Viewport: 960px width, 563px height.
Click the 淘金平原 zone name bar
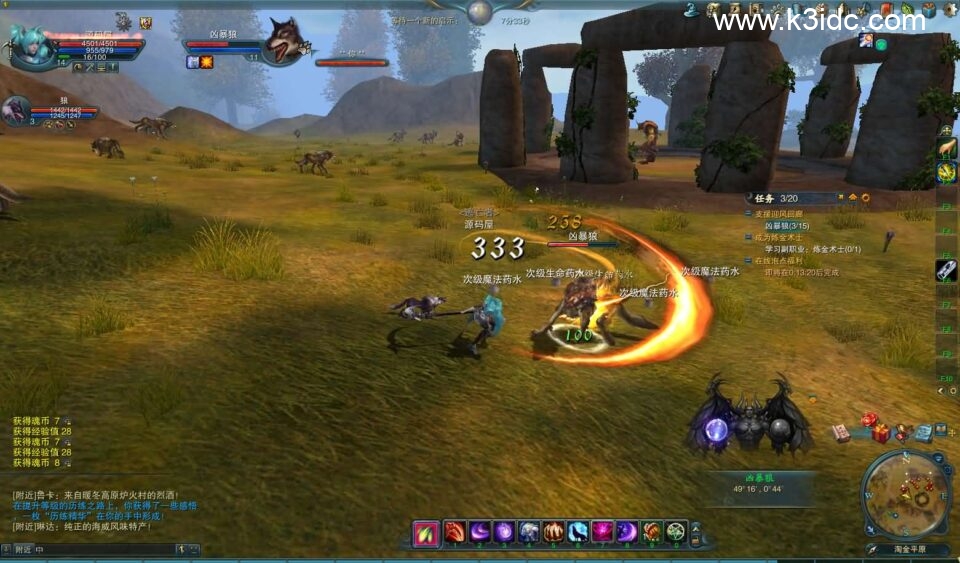(x=907, y=549)
